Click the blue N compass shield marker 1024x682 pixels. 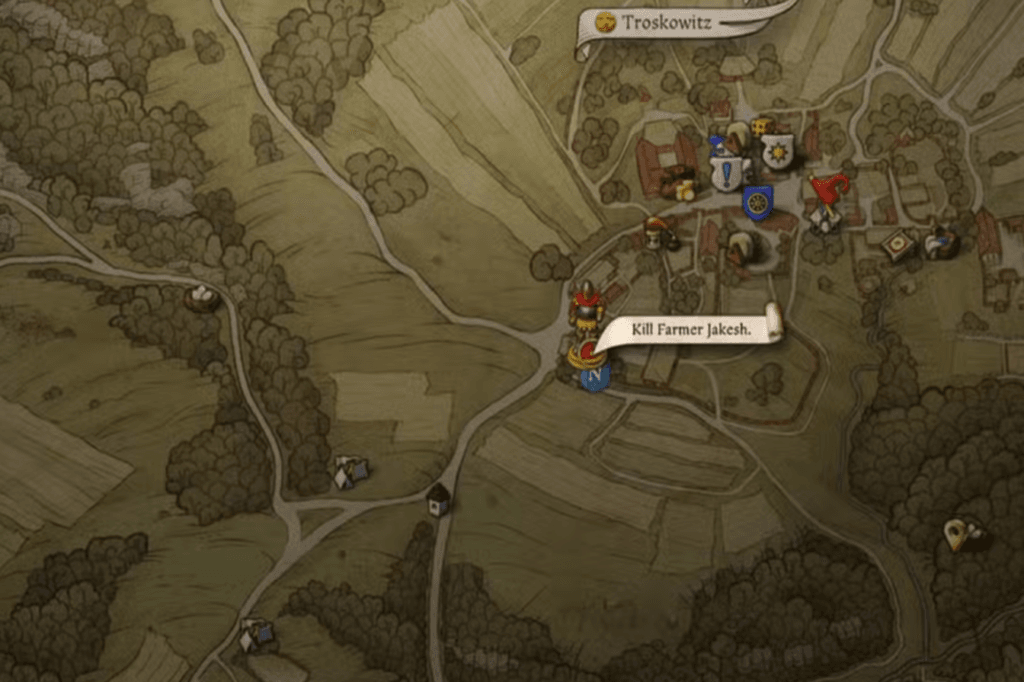point(596,378)
